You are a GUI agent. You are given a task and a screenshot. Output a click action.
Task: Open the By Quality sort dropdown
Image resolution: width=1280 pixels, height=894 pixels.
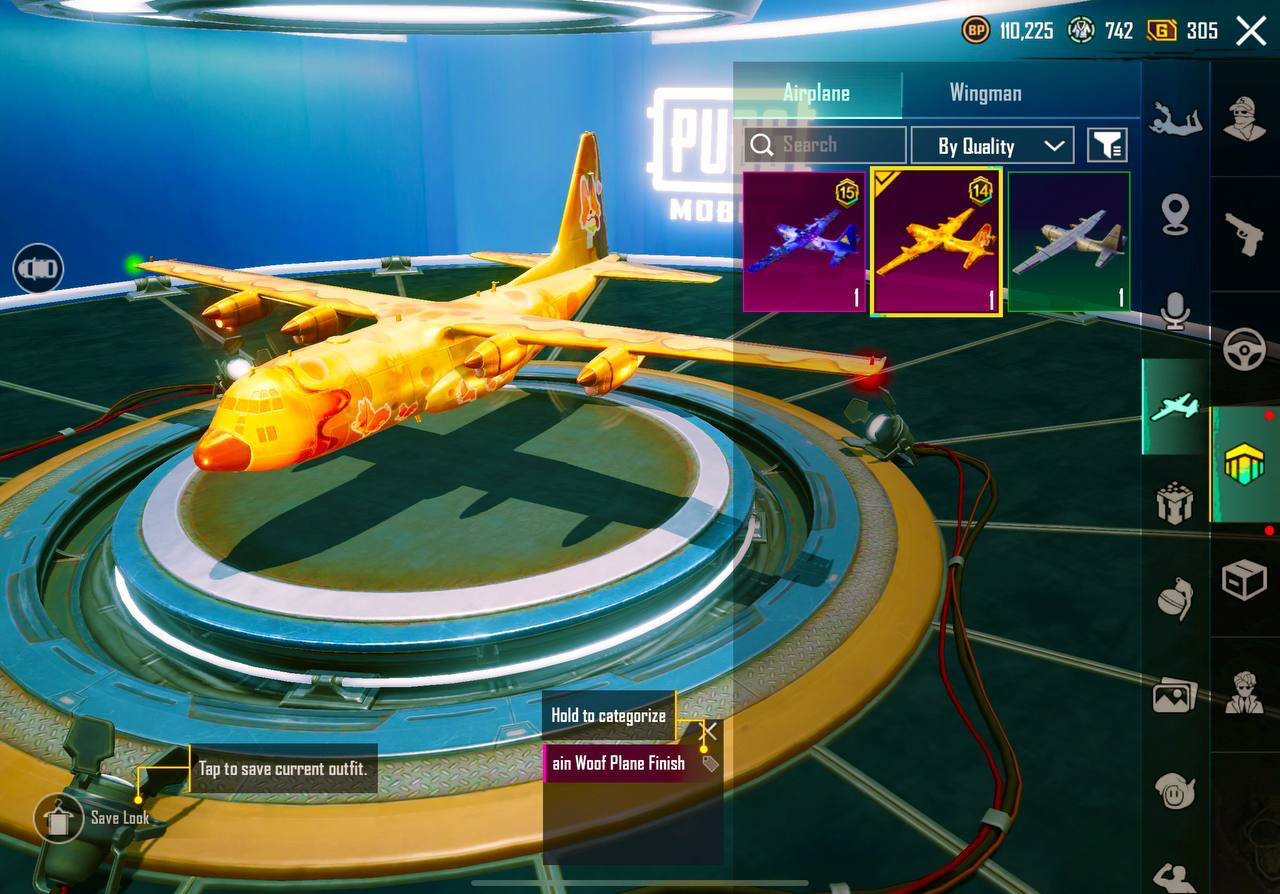(x=991, y=146)
